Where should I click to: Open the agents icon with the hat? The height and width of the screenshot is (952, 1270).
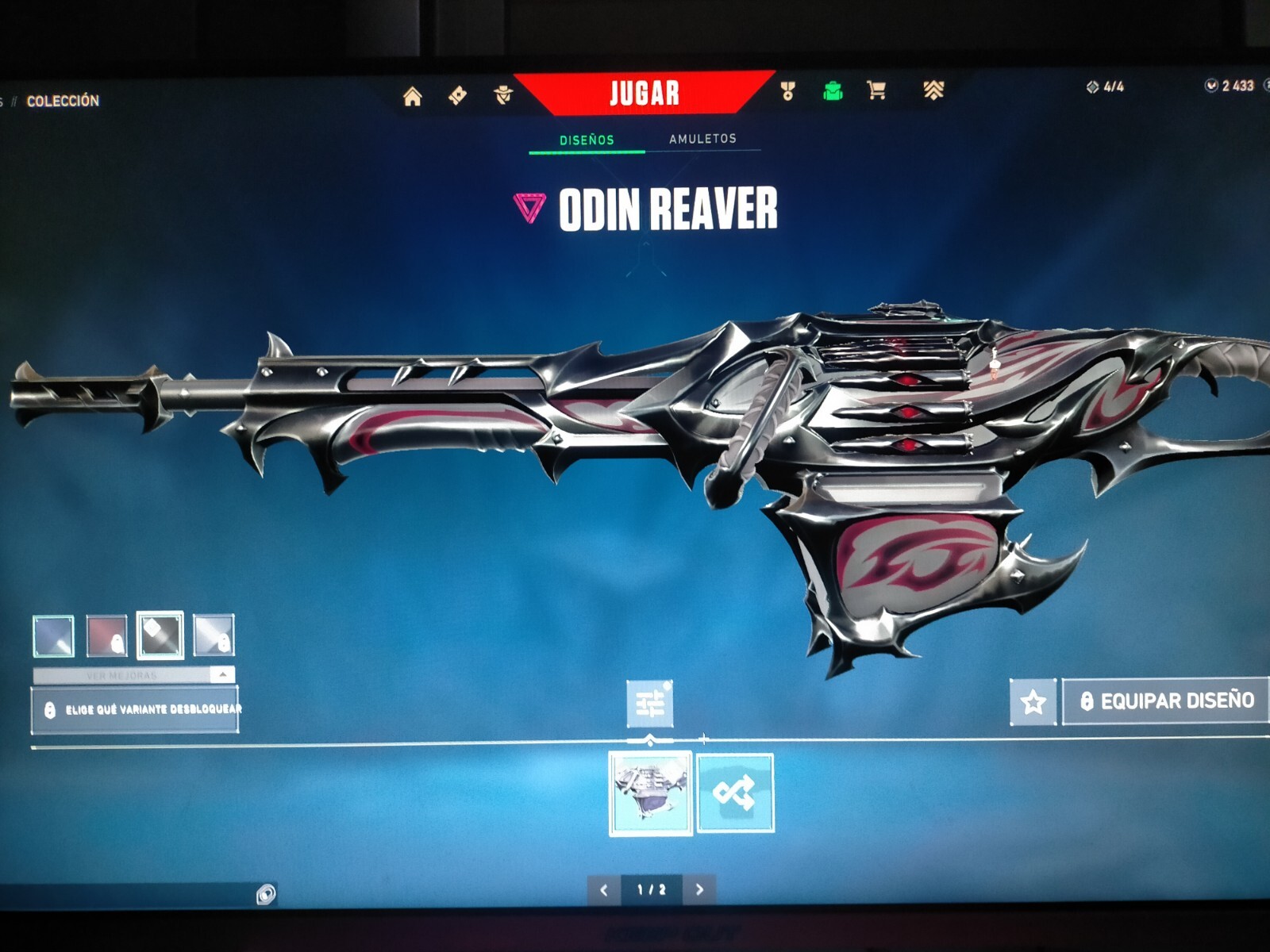tap(503, 95)
